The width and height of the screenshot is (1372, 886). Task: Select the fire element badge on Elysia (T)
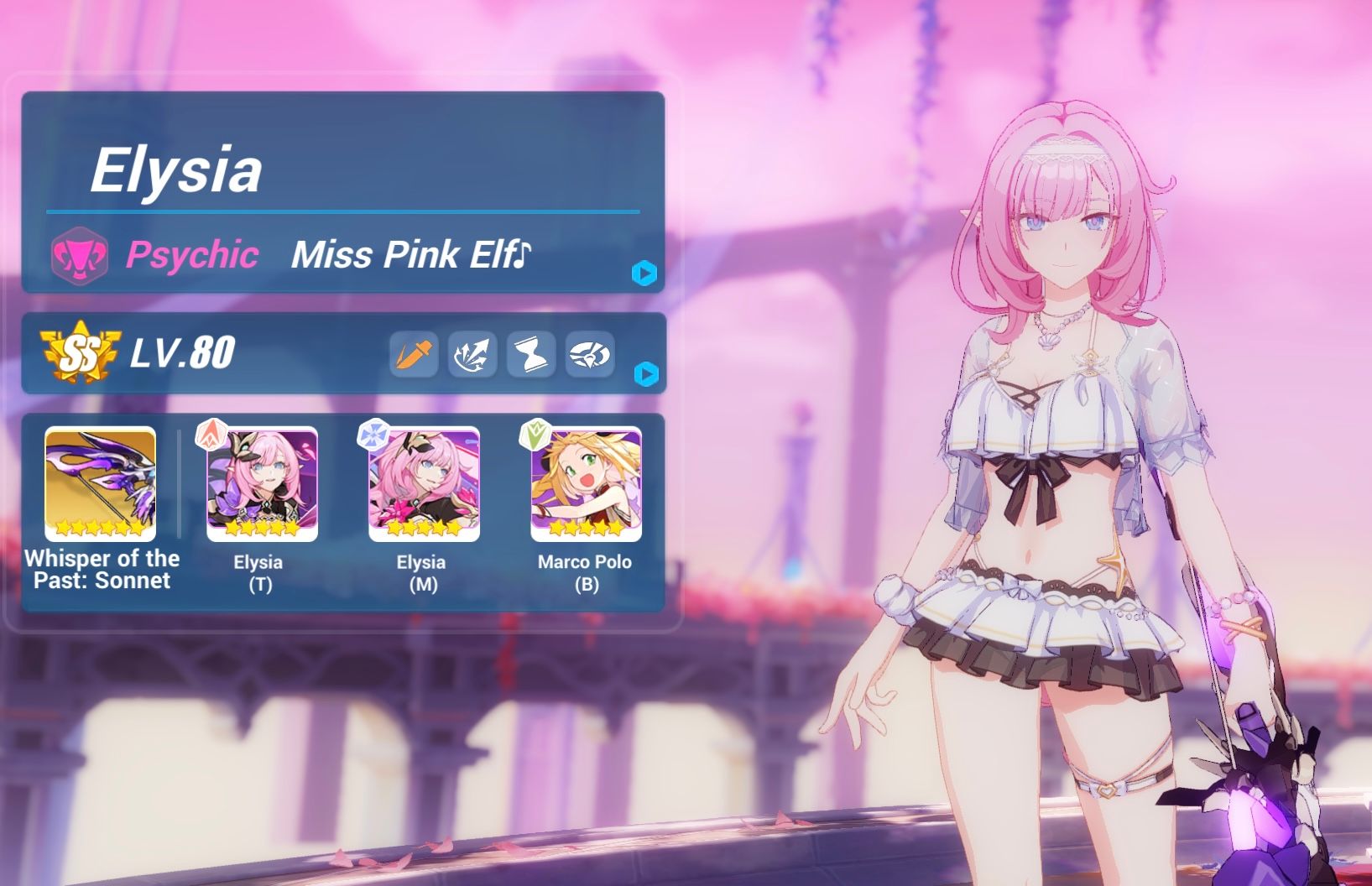(211, 436)
